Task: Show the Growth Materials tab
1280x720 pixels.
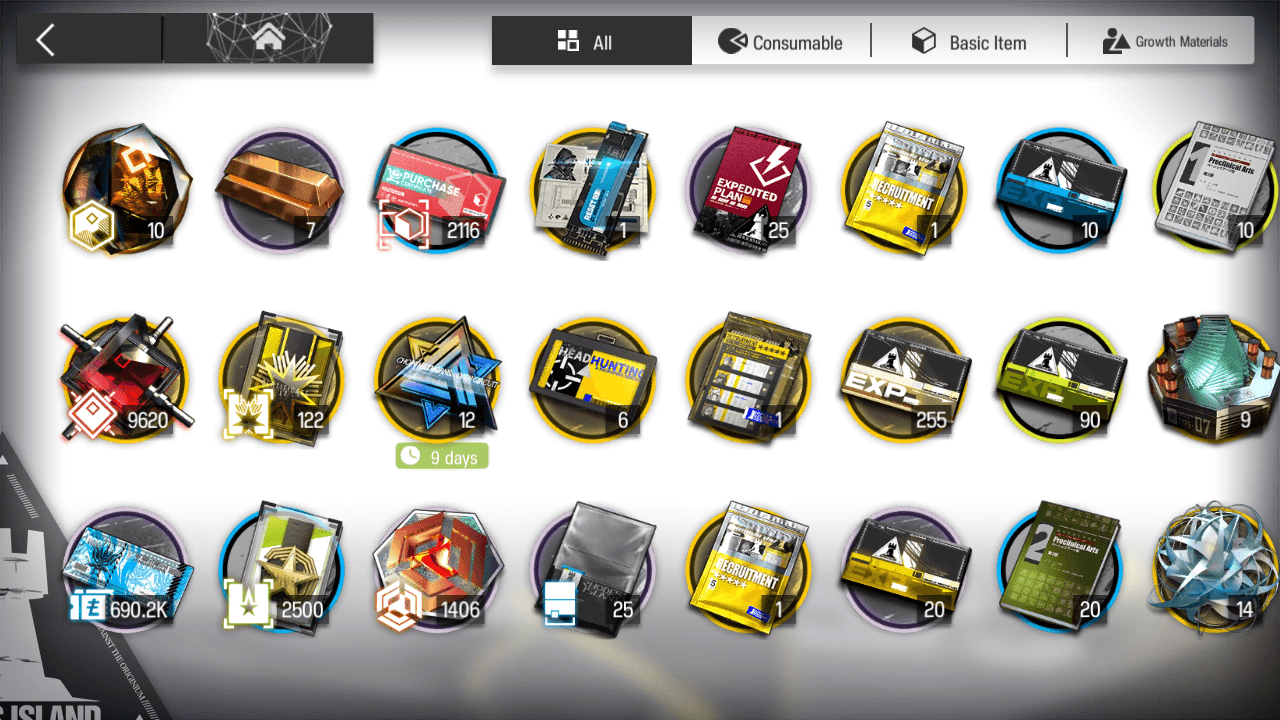Action: point(1164,42)
